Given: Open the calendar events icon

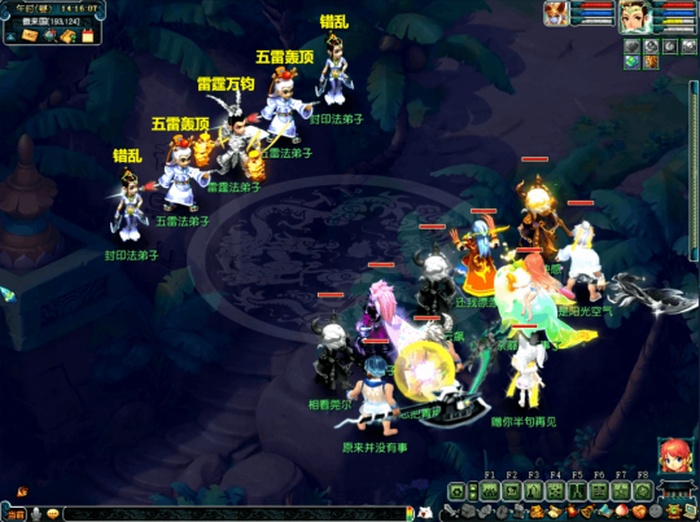Looking at the screenshot, I should tap(88, 36).
